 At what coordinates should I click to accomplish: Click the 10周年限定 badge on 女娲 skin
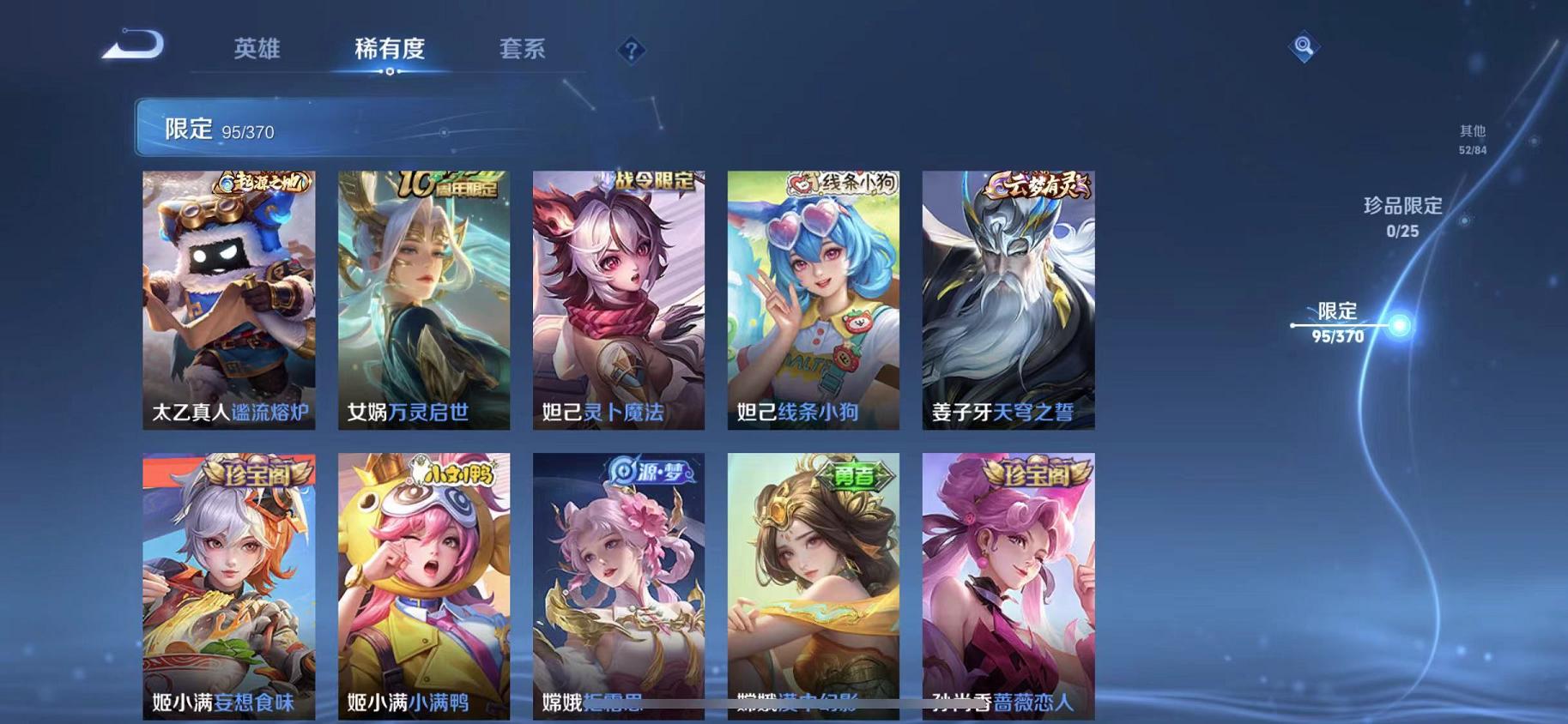click(x=446, y=182)
